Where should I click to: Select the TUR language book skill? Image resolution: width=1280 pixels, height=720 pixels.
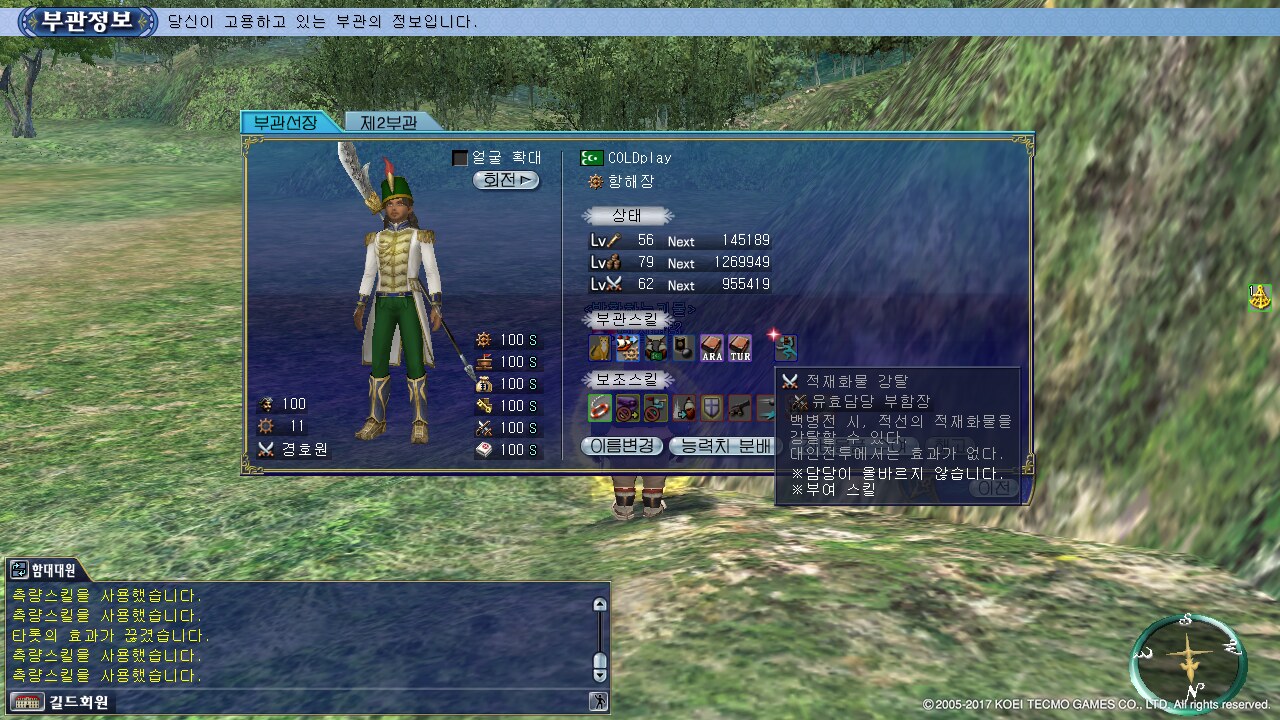(740, 348)
